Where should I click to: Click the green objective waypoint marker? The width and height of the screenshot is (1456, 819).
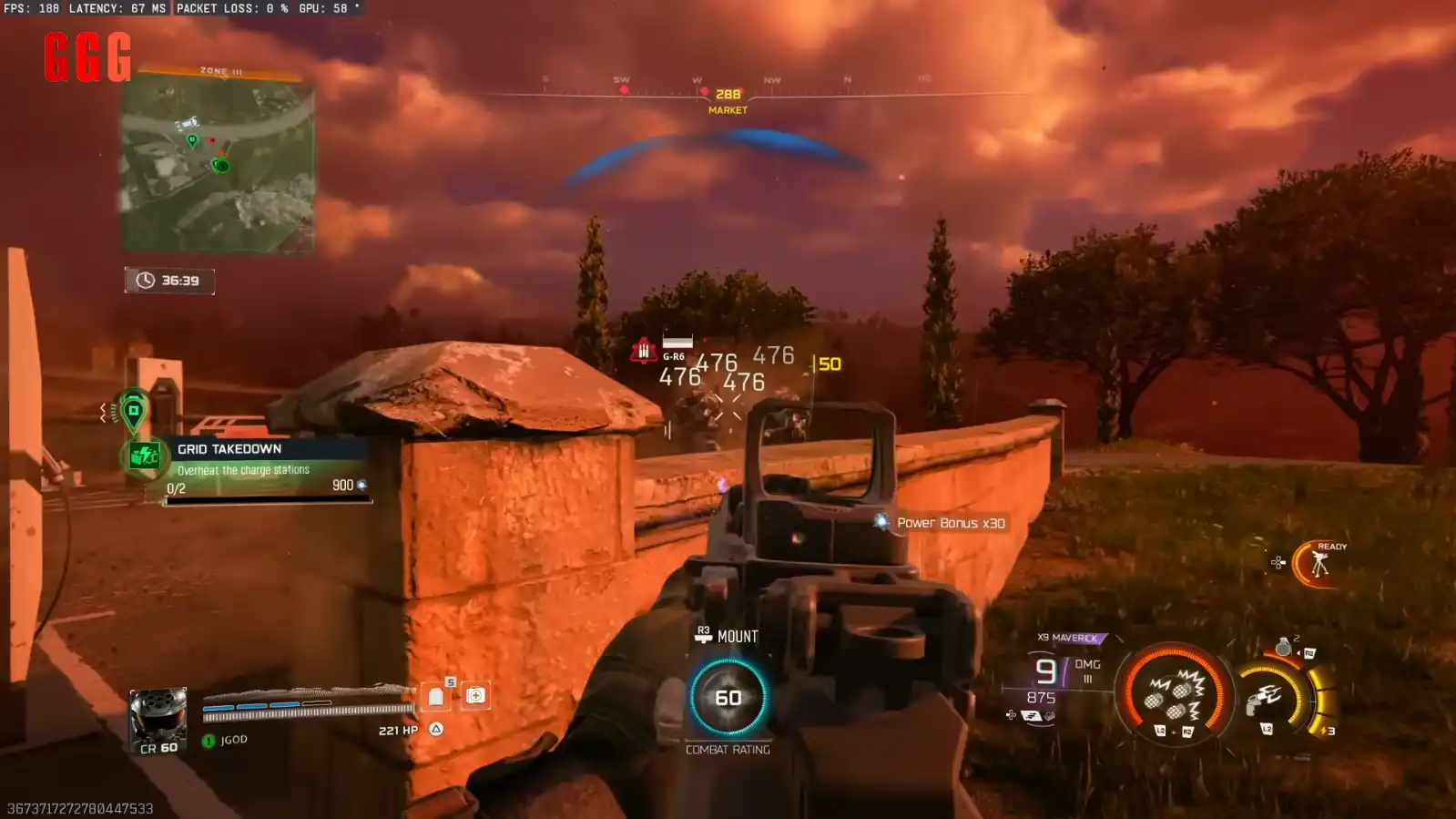(x=133, y=411)
